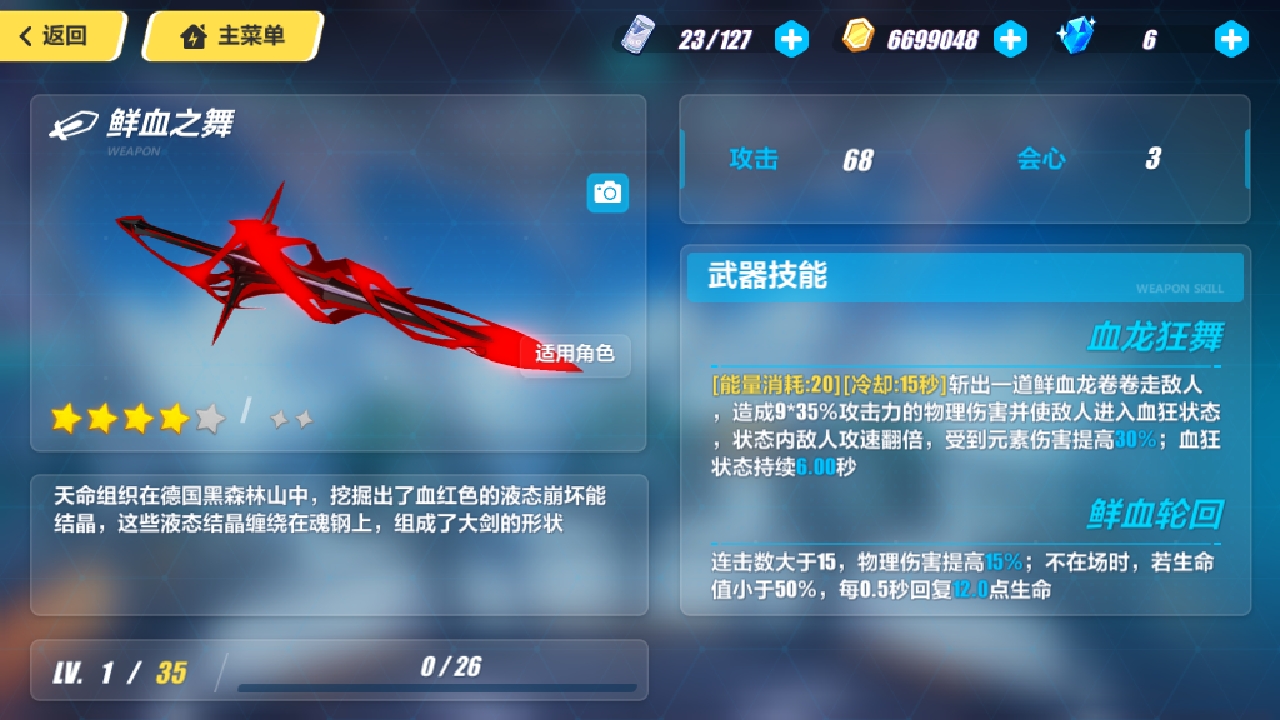Click the stamina bottle icon
The height and width of the screenshot is (720, 1280).
pos(640,36)
